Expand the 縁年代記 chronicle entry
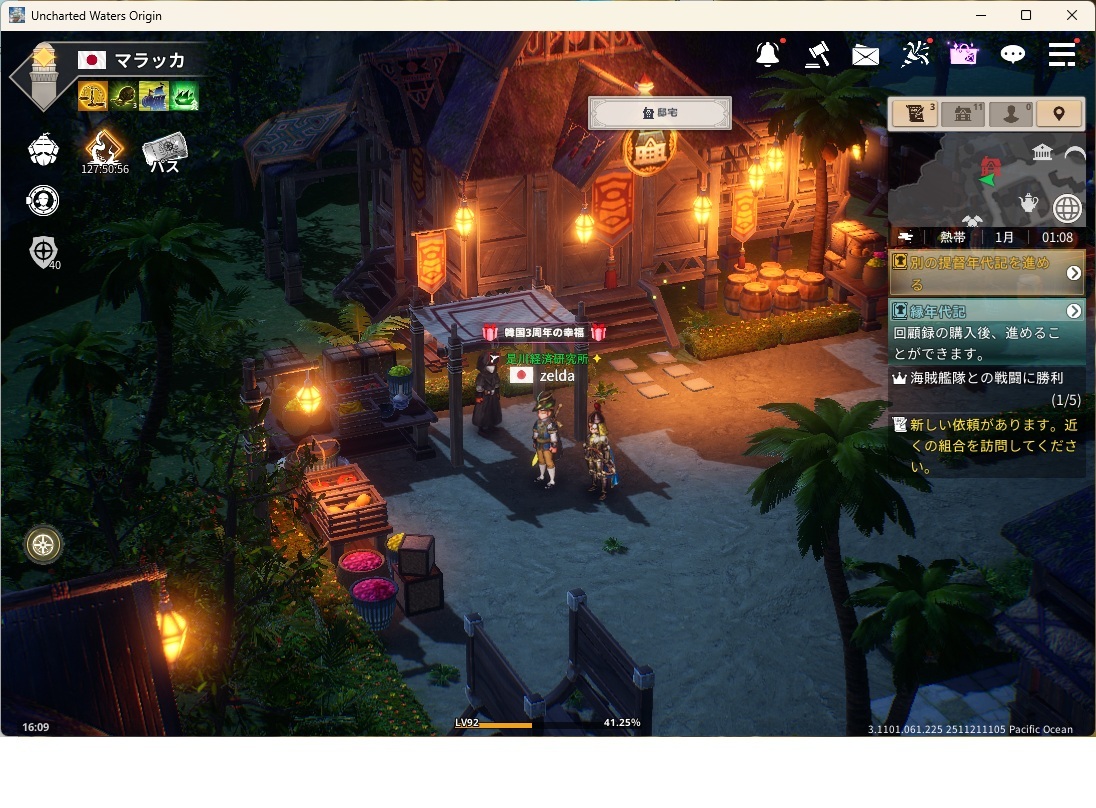Viewport: 1096px width, 808px height. click(x=1074, y=311)
